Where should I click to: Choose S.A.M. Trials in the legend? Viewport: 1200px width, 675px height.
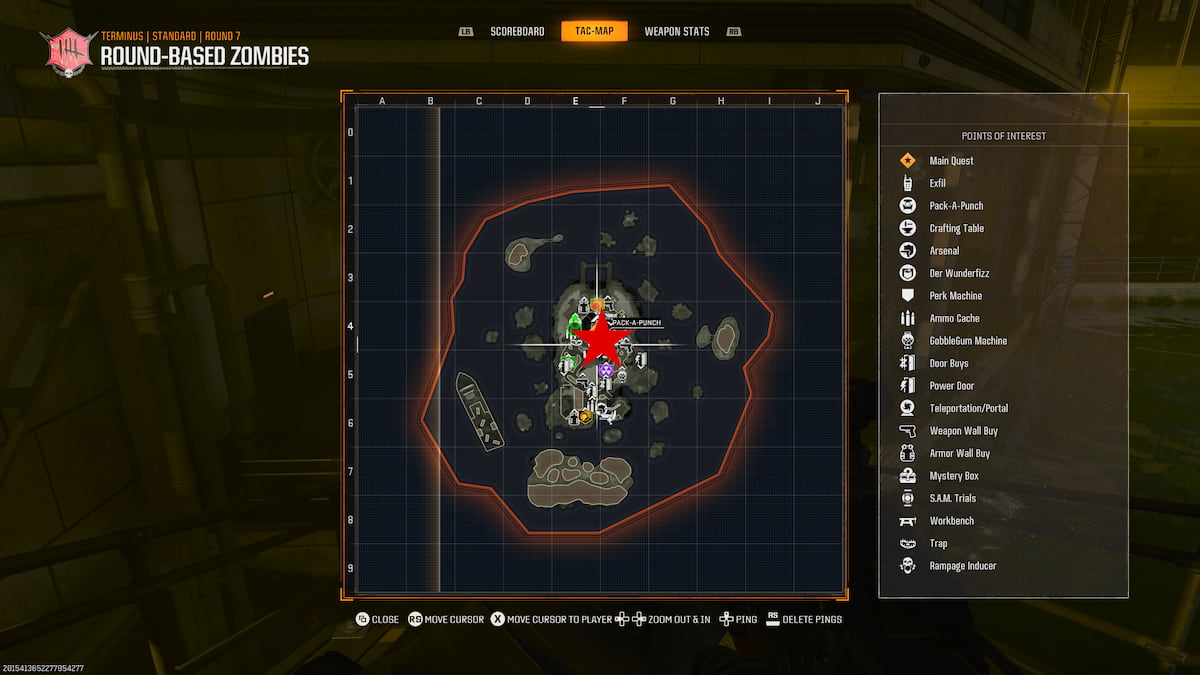pyautogui.click(x=952, y=498)
